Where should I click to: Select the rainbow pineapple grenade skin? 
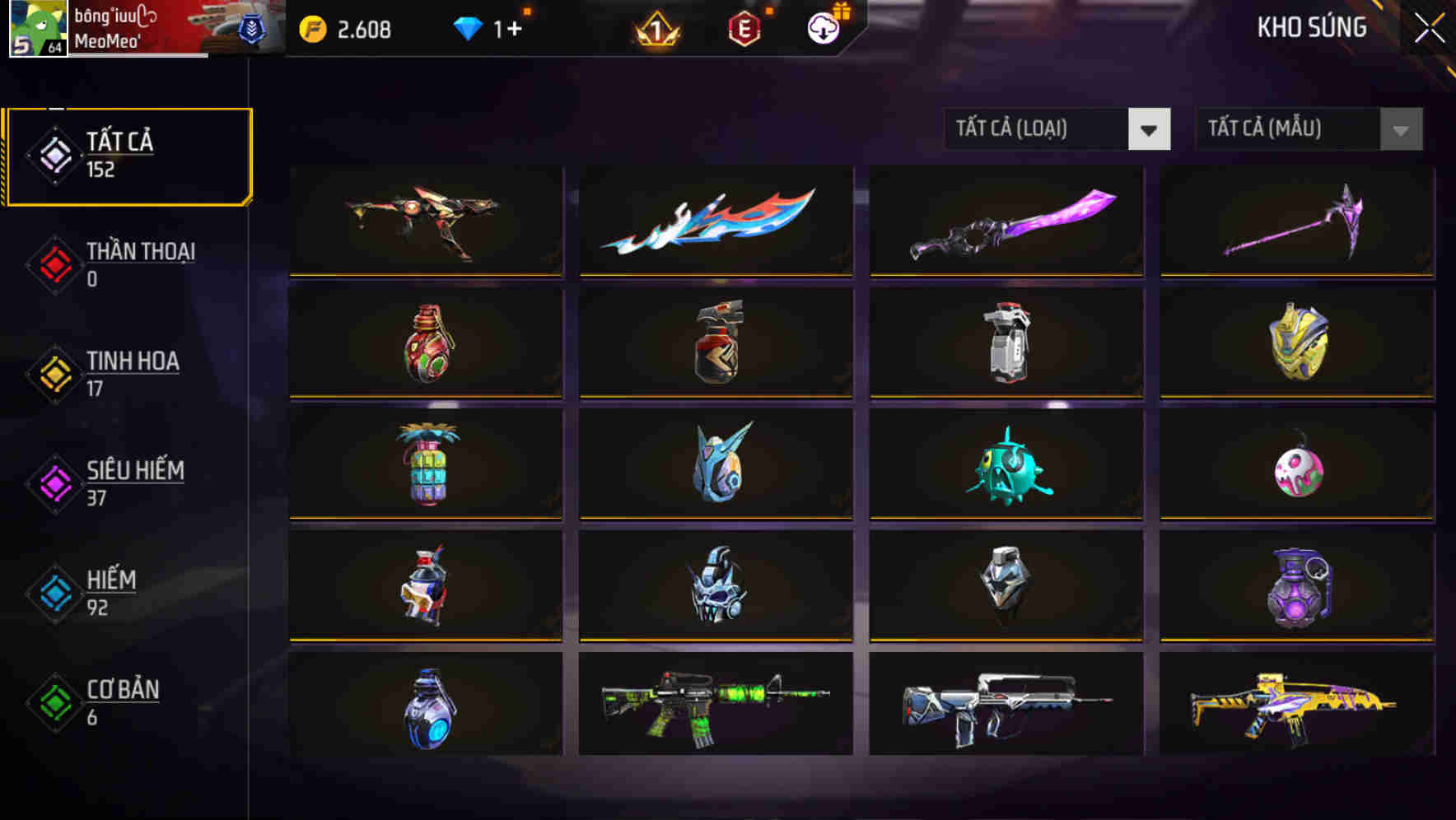click(425, 465)
